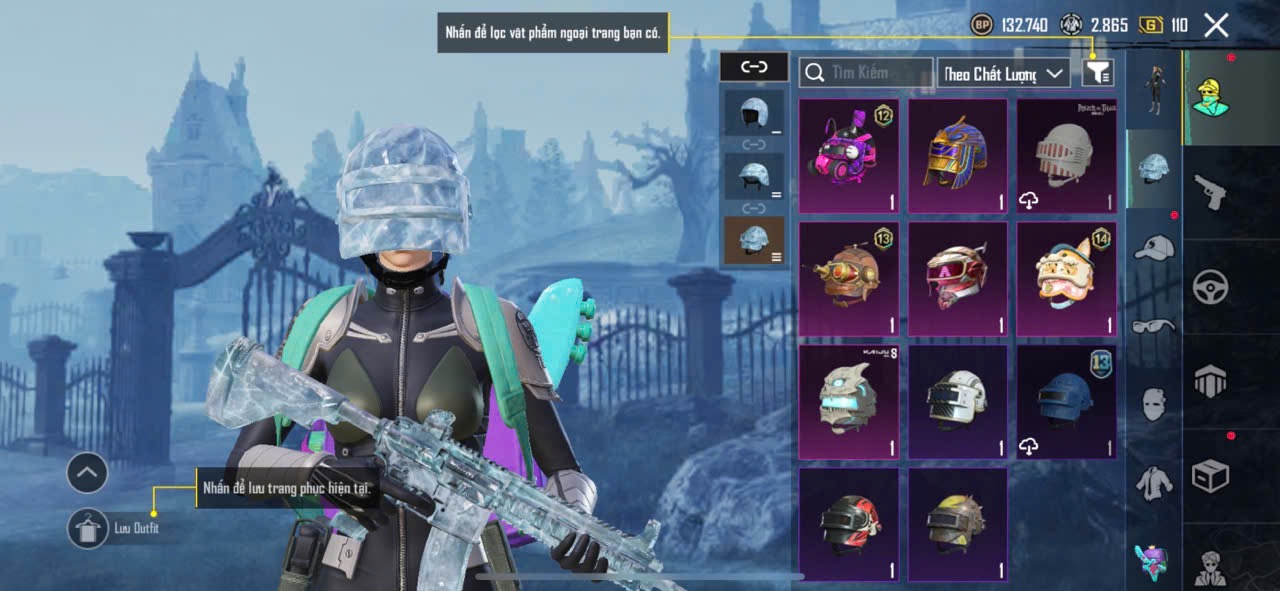Equip the brass steampunk helmet skin
The image size is (1280, 591).
848,278
